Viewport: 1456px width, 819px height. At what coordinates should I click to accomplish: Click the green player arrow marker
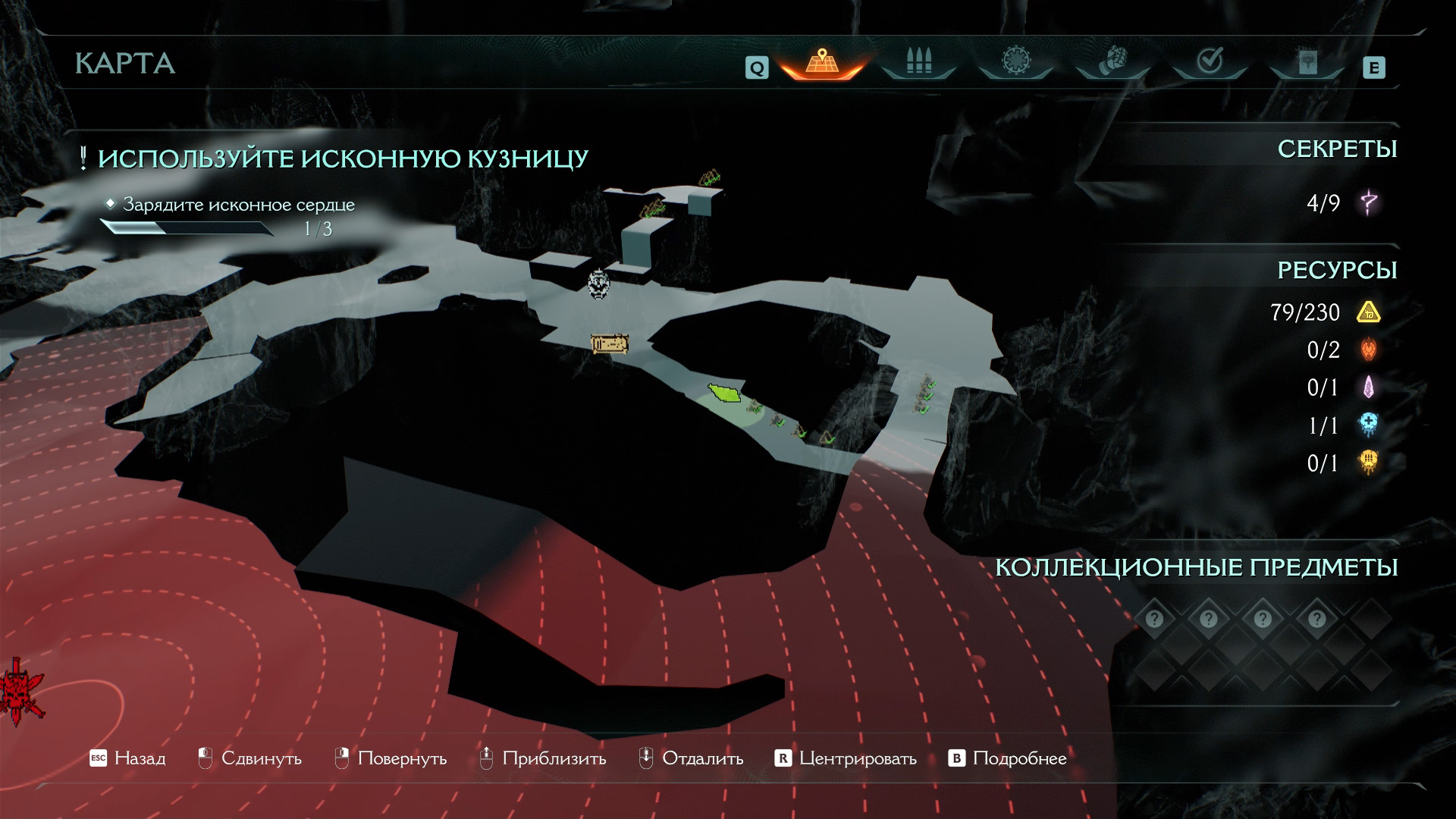[725, 393]
